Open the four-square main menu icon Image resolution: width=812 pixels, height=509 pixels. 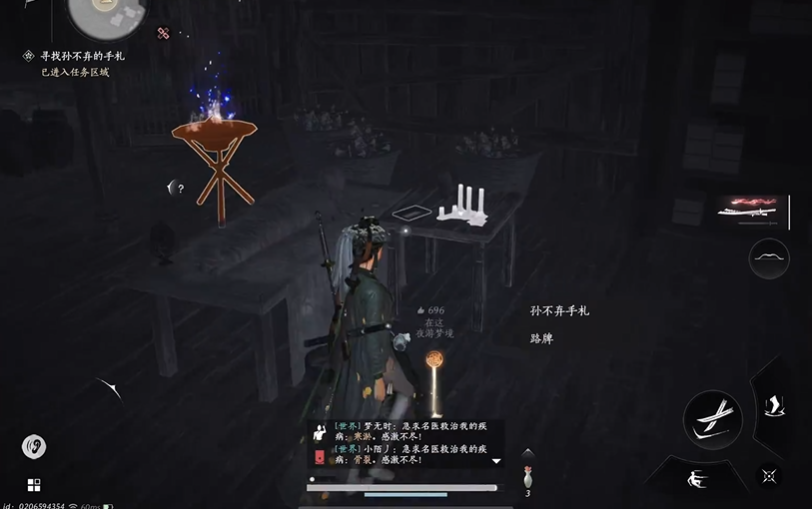pos(34,485)
